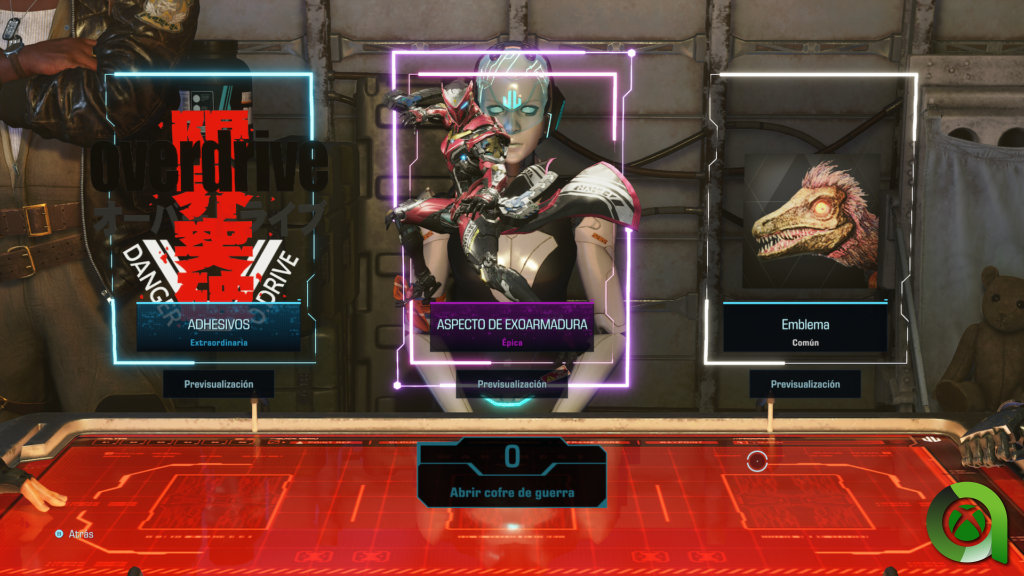Preview the Adhesivos sticker reward
1024x576 pixels.
point(218,384)
